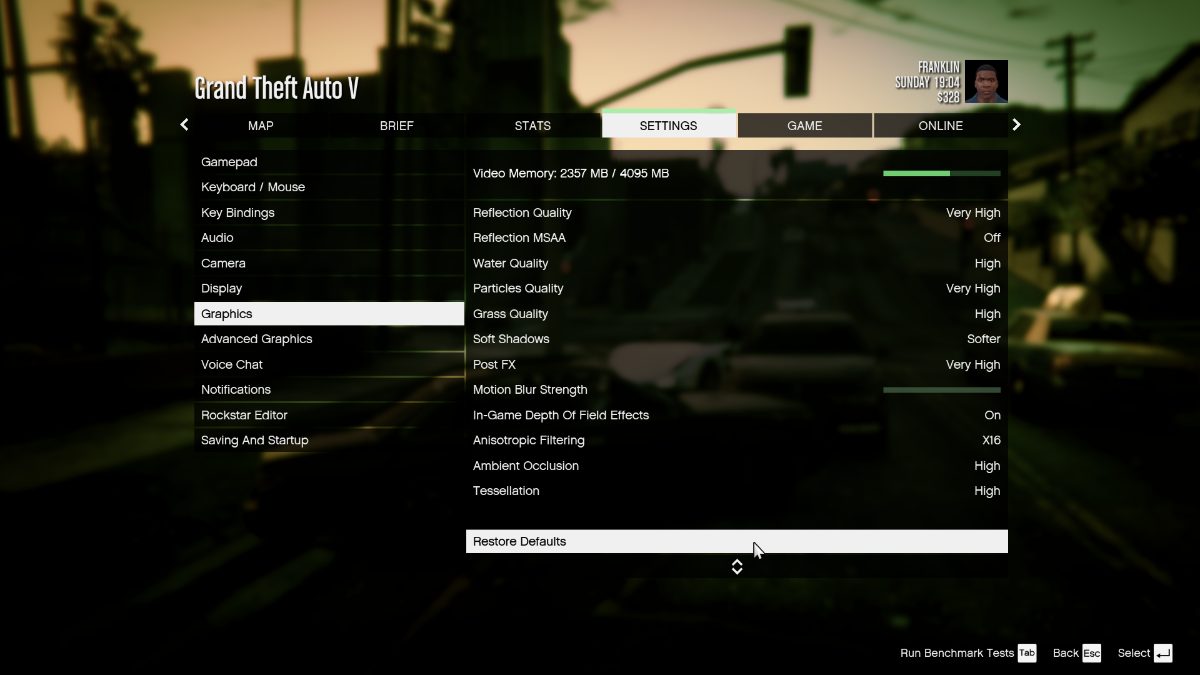Open the BRIEF tab

tap(397, 126)
